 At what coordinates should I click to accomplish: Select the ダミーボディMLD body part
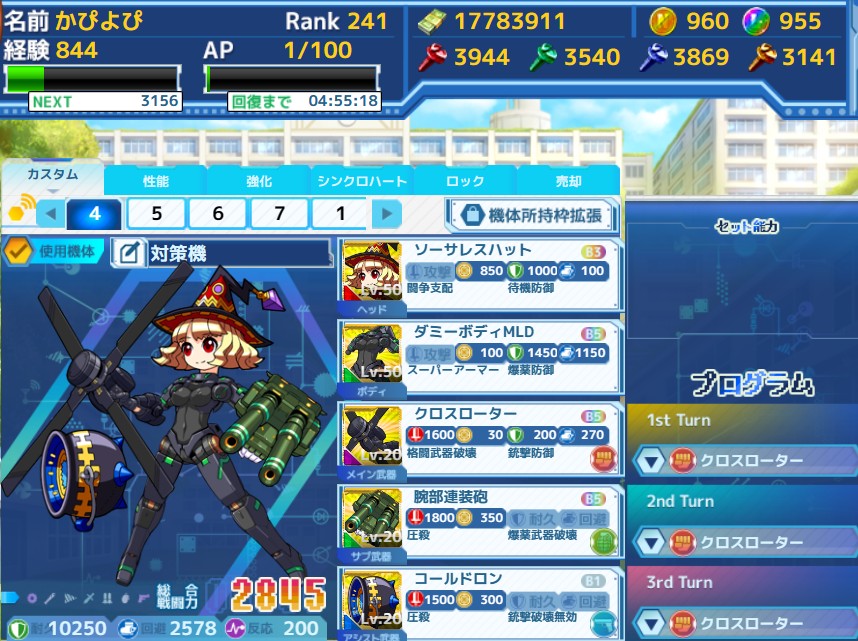476,358
